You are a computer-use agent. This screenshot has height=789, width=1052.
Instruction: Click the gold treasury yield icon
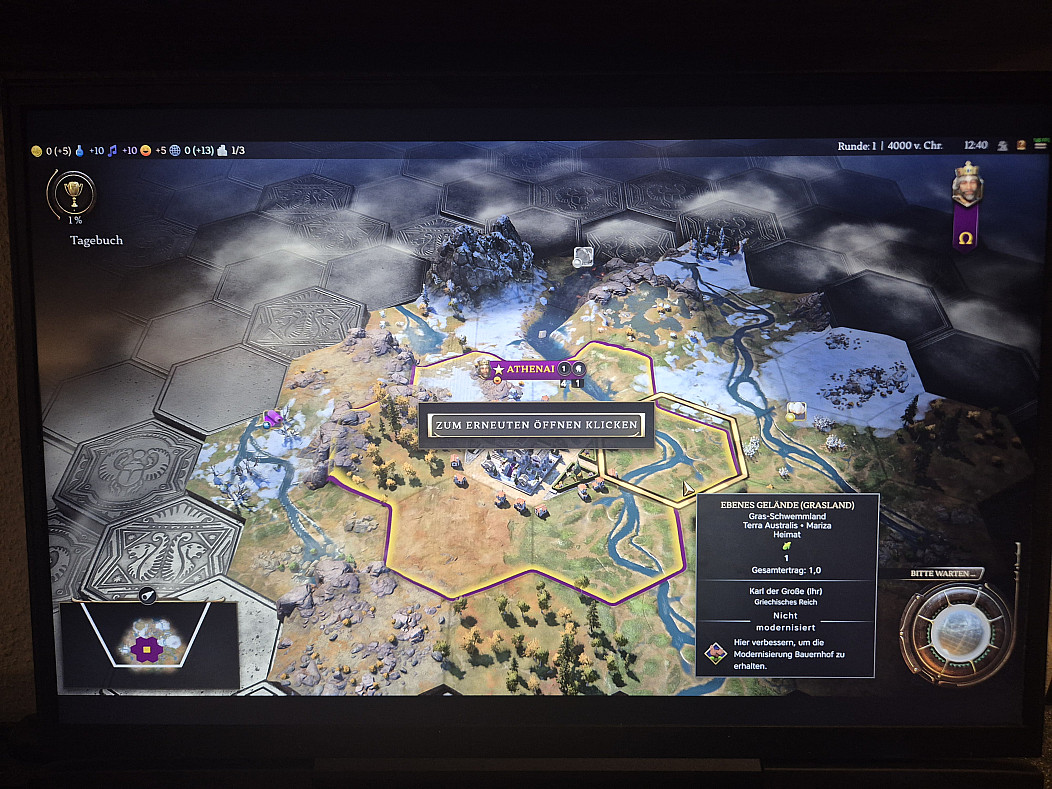pyautogui.click(x=37, y=151)
